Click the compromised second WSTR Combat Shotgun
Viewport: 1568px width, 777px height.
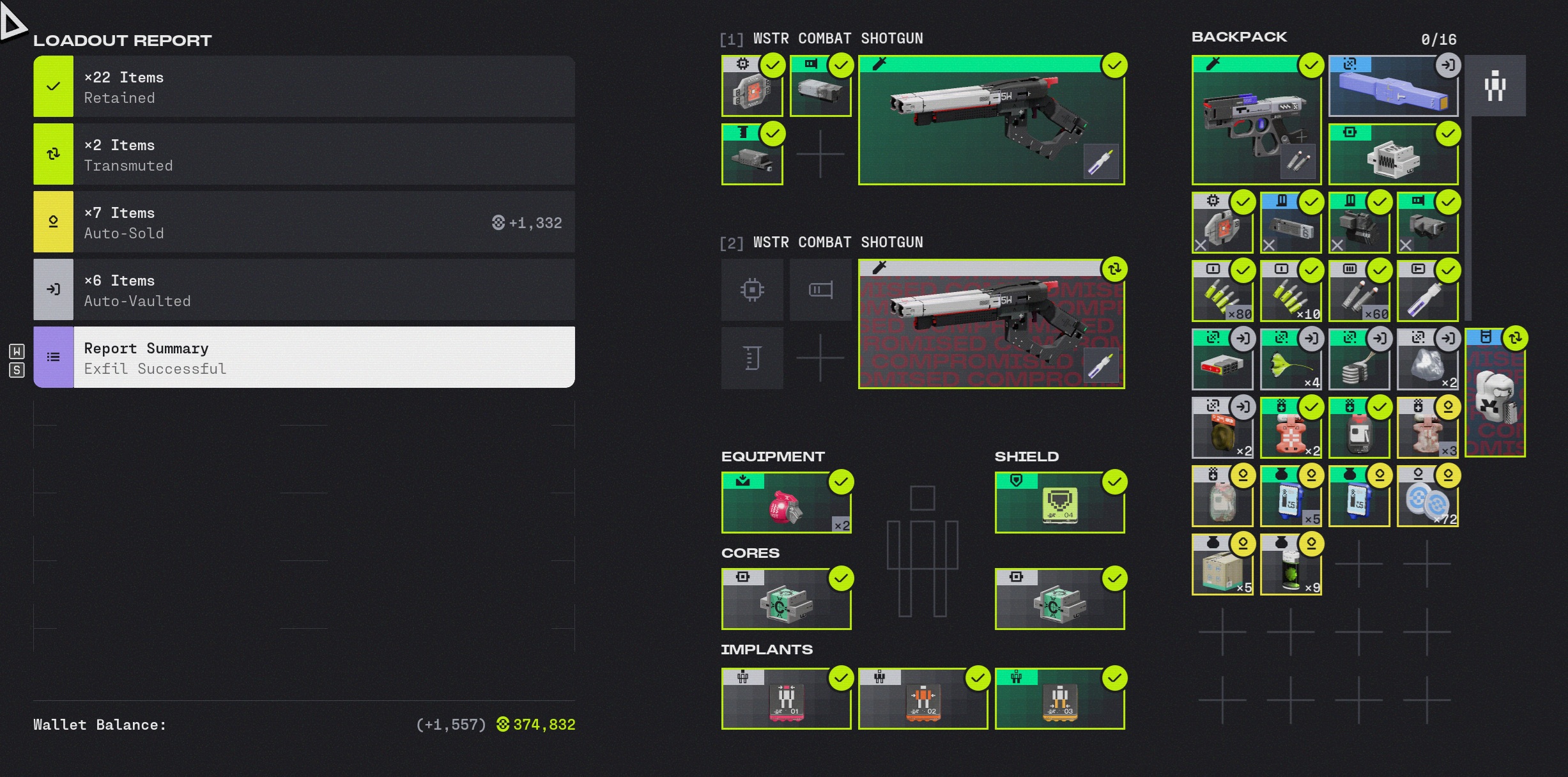coord(991,324)
